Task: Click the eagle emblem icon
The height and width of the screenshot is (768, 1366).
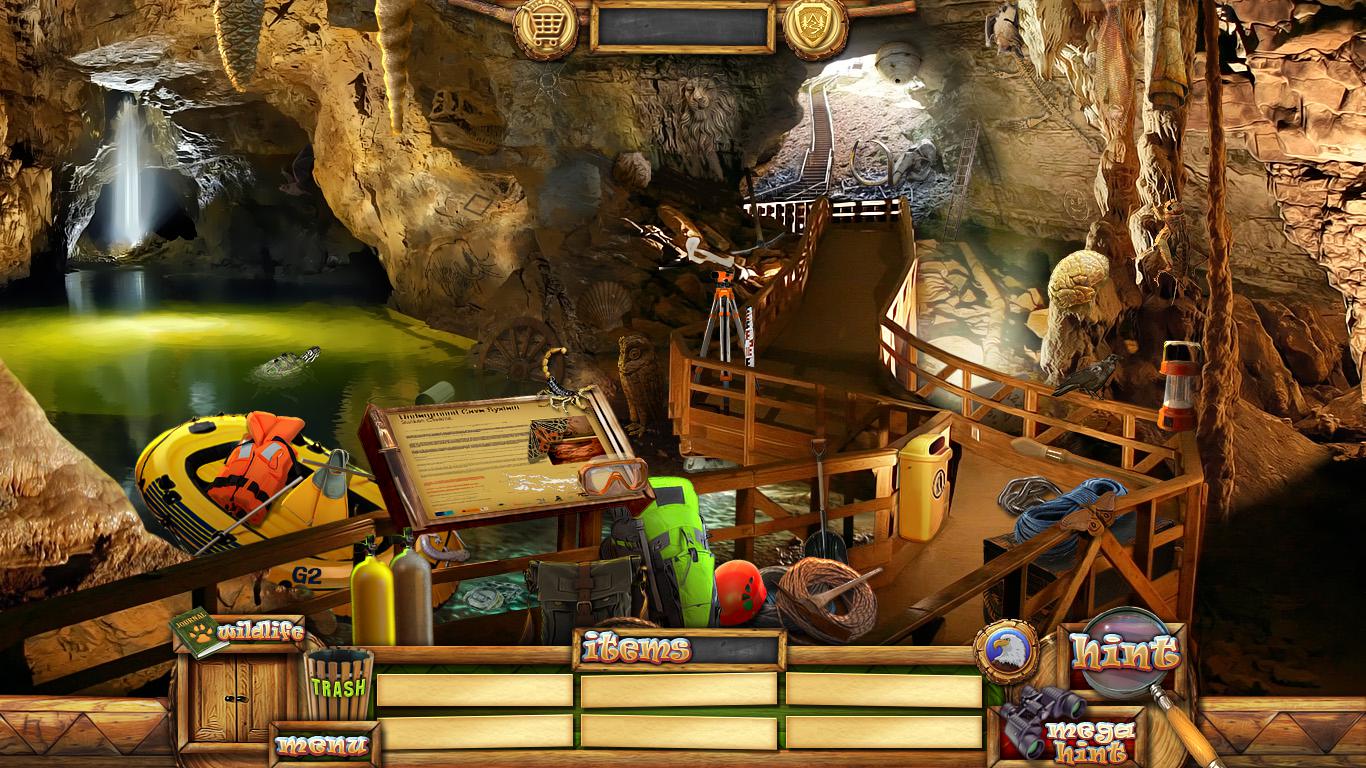Action: pos(1004,652)
